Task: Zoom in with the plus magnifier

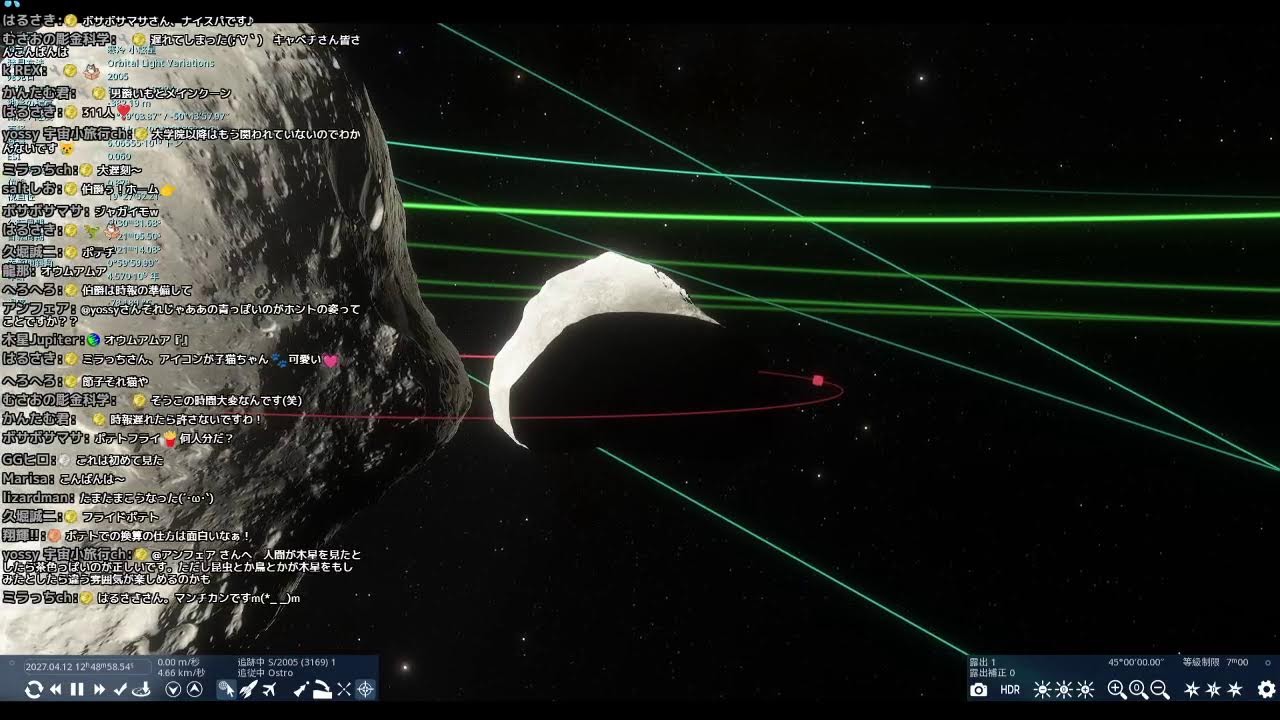Action: coord(1117,689)
